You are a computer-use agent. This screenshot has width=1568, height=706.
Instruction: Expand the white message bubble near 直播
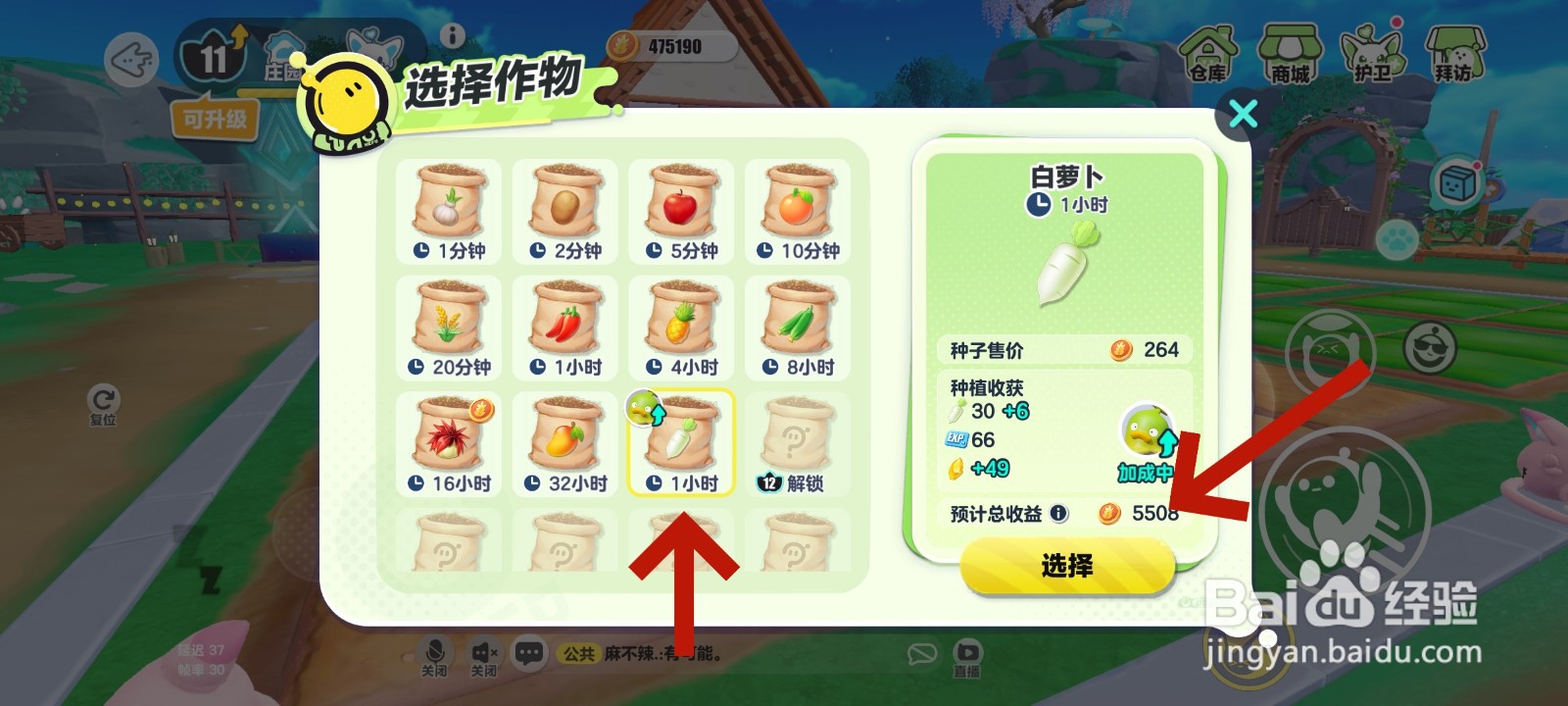[x=922, y=651]
